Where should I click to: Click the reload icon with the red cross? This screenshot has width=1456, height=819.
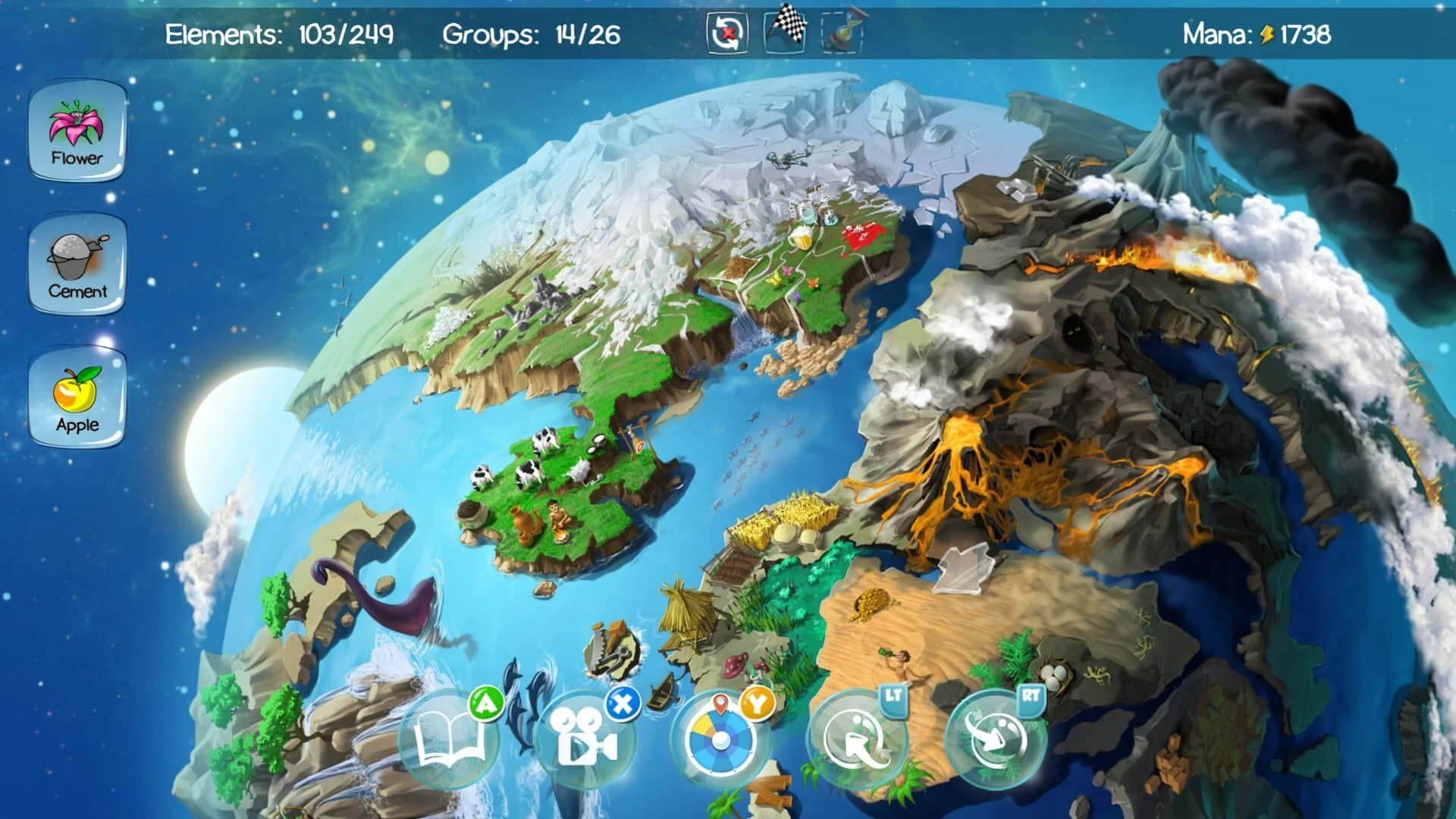coord(726,32)
